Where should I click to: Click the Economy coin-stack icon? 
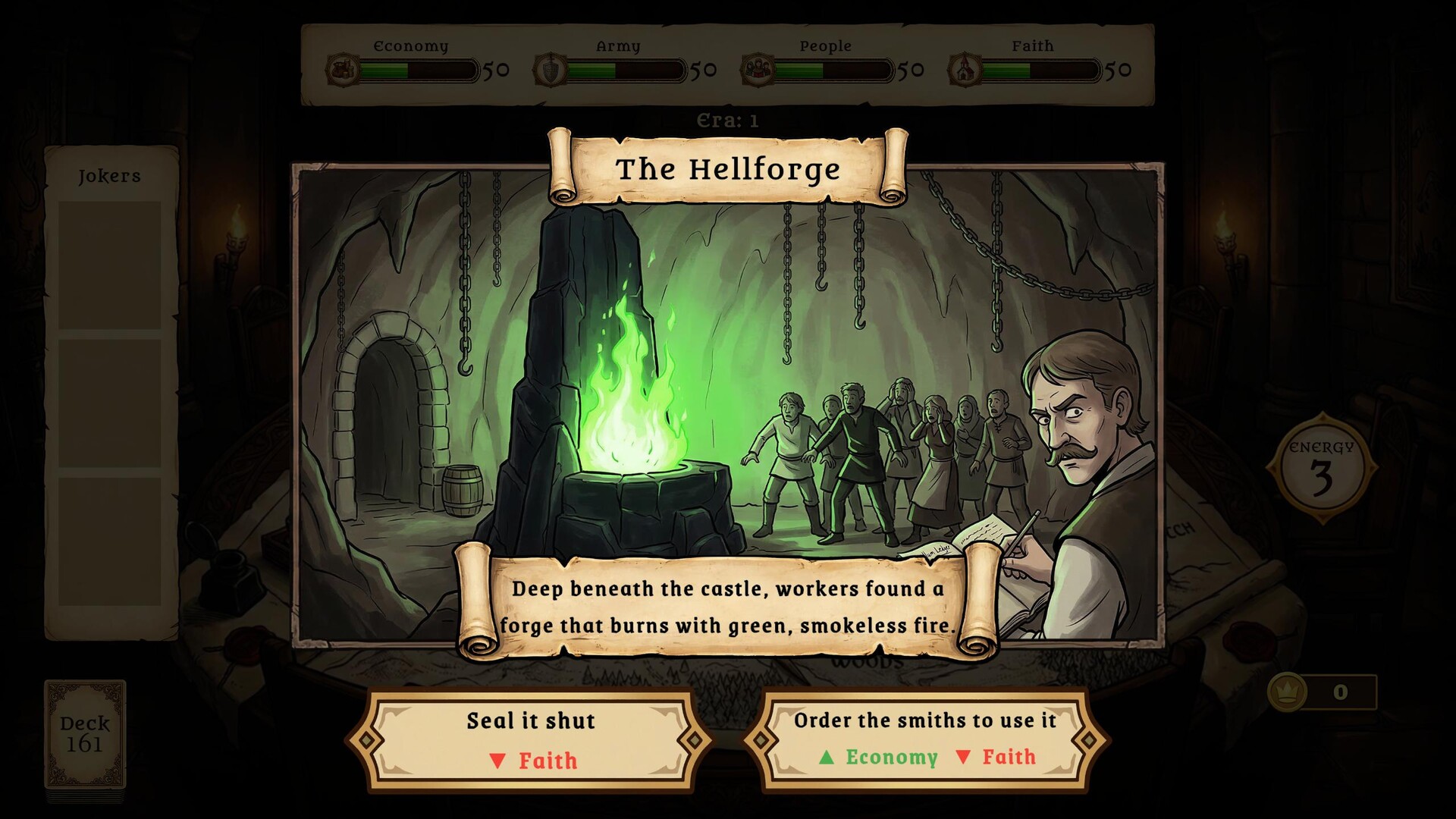coord(341,71)
